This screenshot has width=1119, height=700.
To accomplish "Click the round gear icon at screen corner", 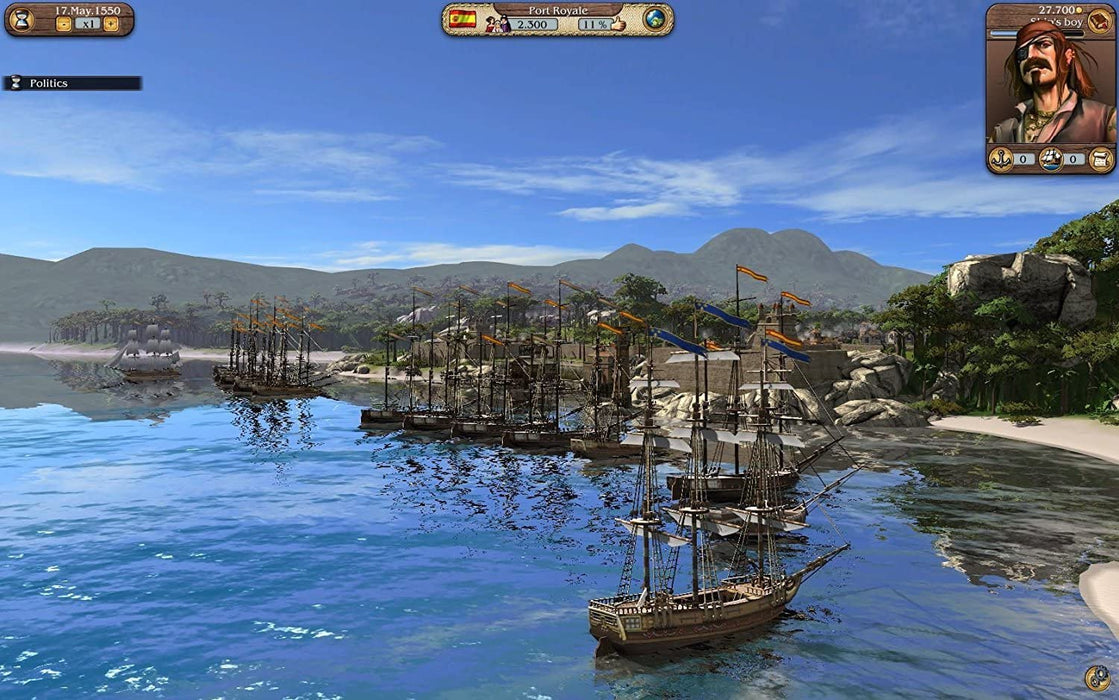I will tap(1096, 678).
